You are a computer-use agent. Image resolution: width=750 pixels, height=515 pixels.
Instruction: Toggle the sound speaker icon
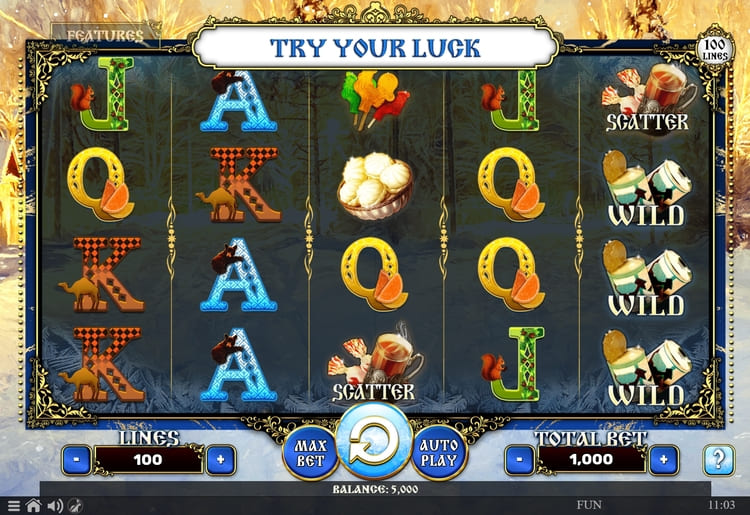coord(54,506)
